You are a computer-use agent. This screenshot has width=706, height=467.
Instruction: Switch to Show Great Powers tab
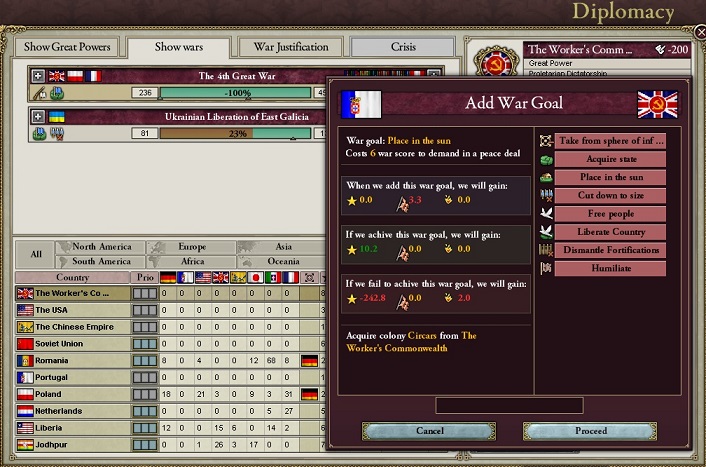click(x=67, y=47)
